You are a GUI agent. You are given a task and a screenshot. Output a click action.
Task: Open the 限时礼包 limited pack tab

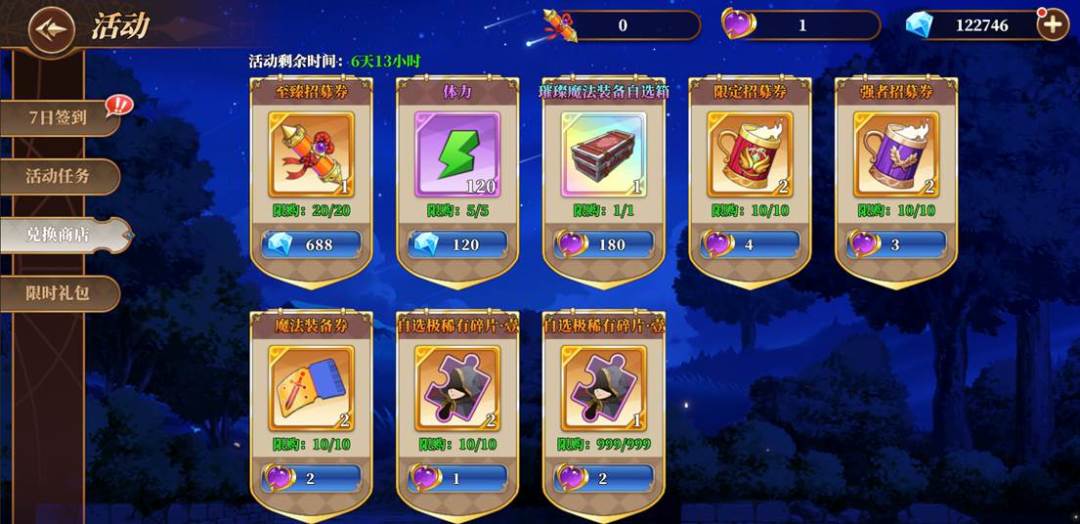(60, 294)
